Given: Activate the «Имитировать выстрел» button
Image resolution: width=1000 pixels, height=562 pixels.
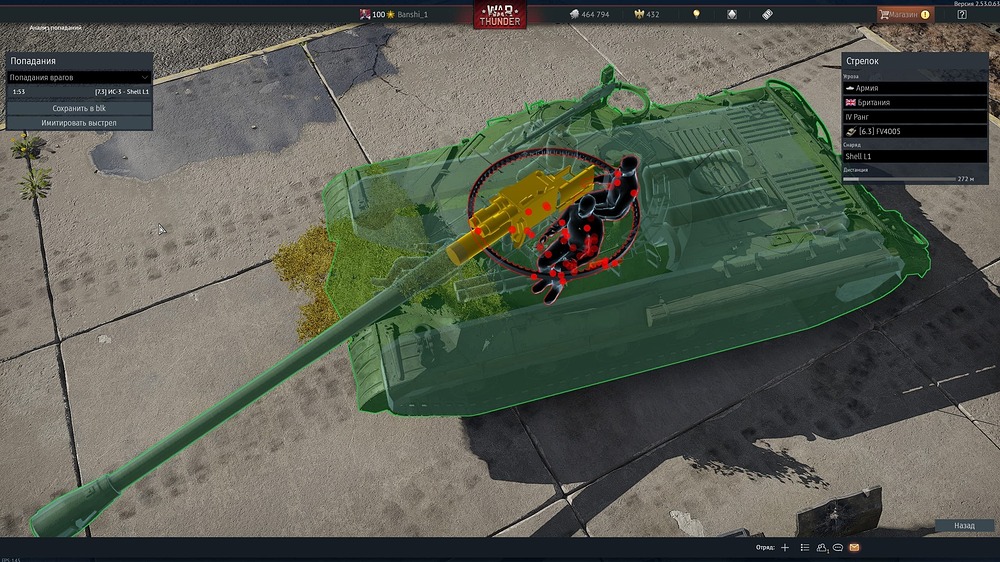Looking at the screenshot, I should (x=79, y=123).
